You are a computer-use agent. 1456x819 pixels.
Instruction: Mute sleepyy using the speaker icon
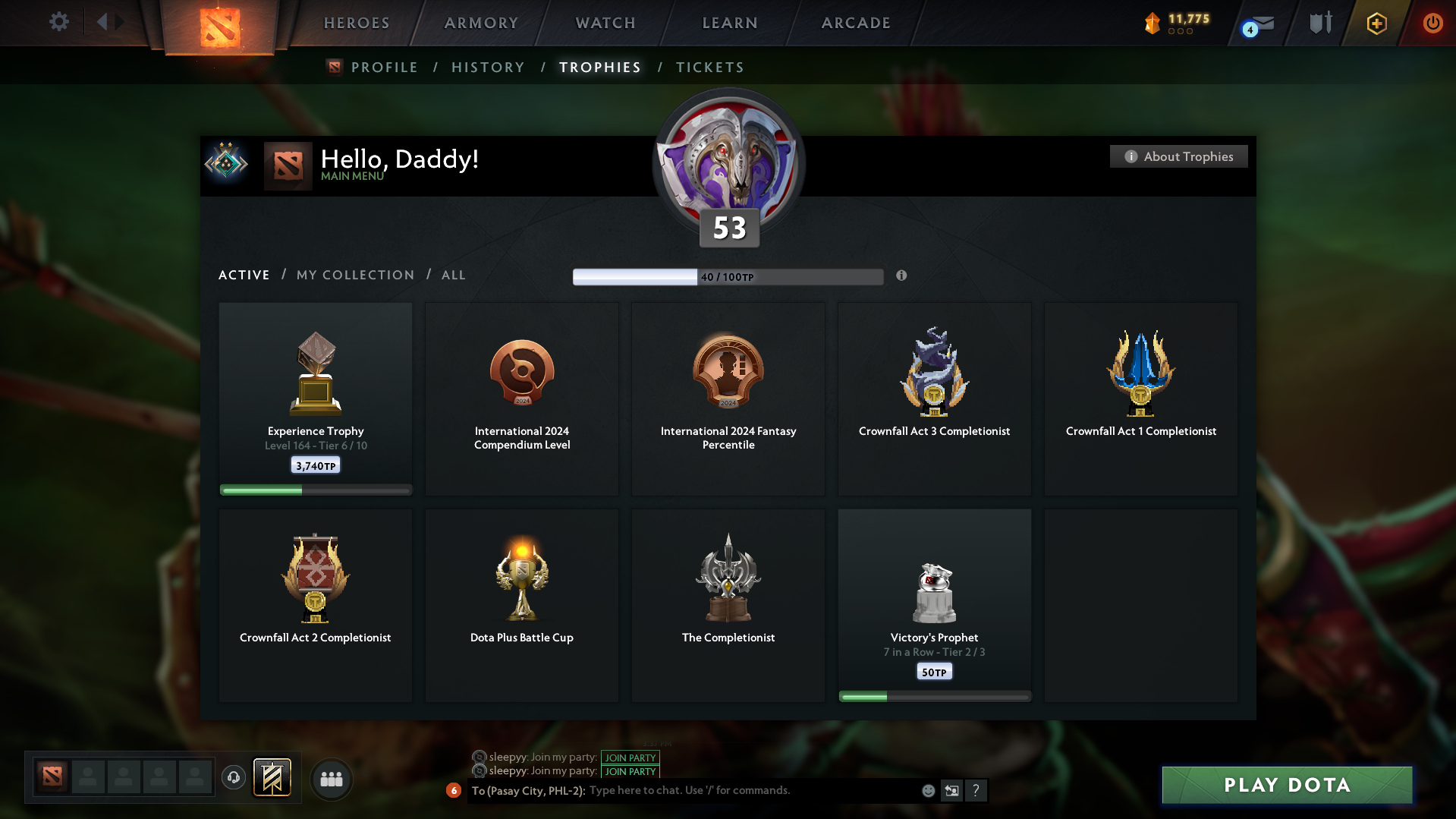pyautogui.click(x=479, y=758)
